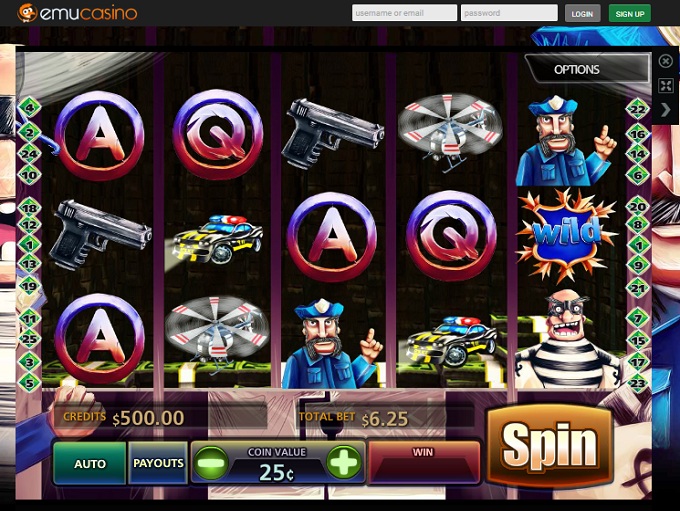Open the Payouts table
Image resolution: width=680 pixels, height=511 pixels.
click(158, 464)
